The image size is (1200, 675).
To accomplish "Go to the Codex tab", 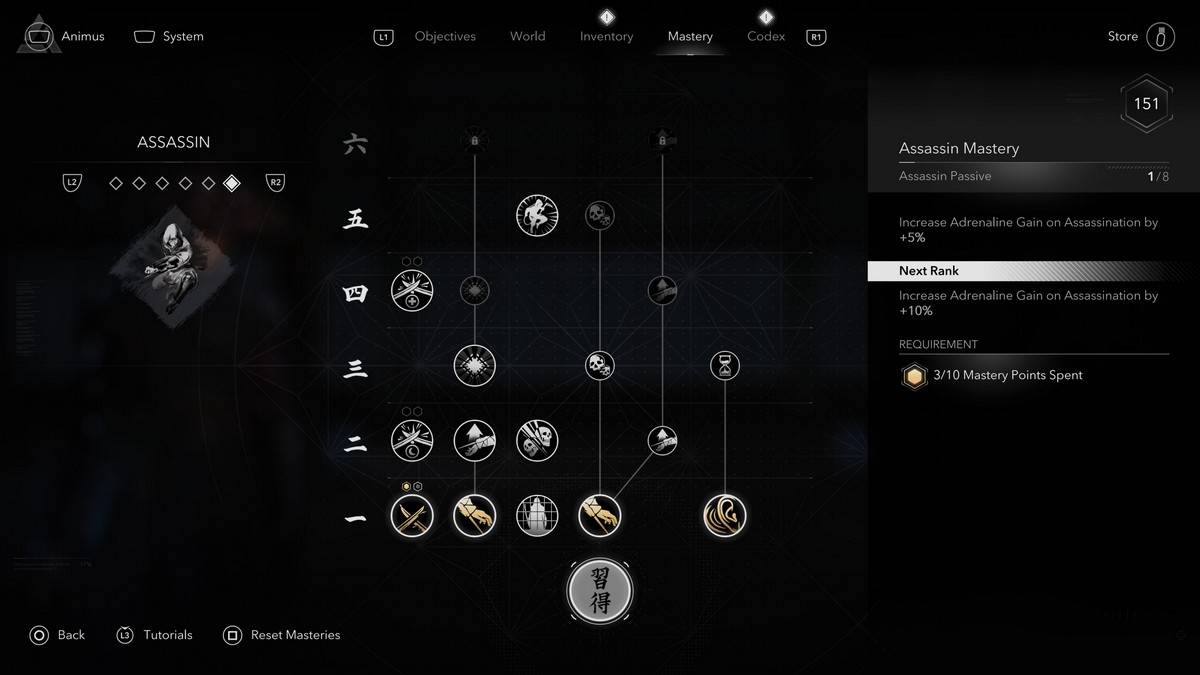I will [766, 36].
